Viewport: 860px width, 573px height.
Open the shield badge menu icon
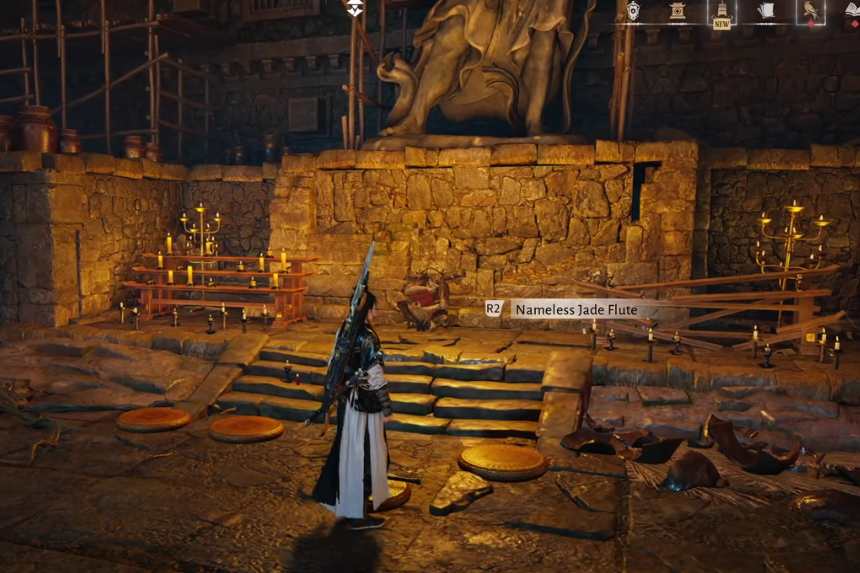click(633, 11)
